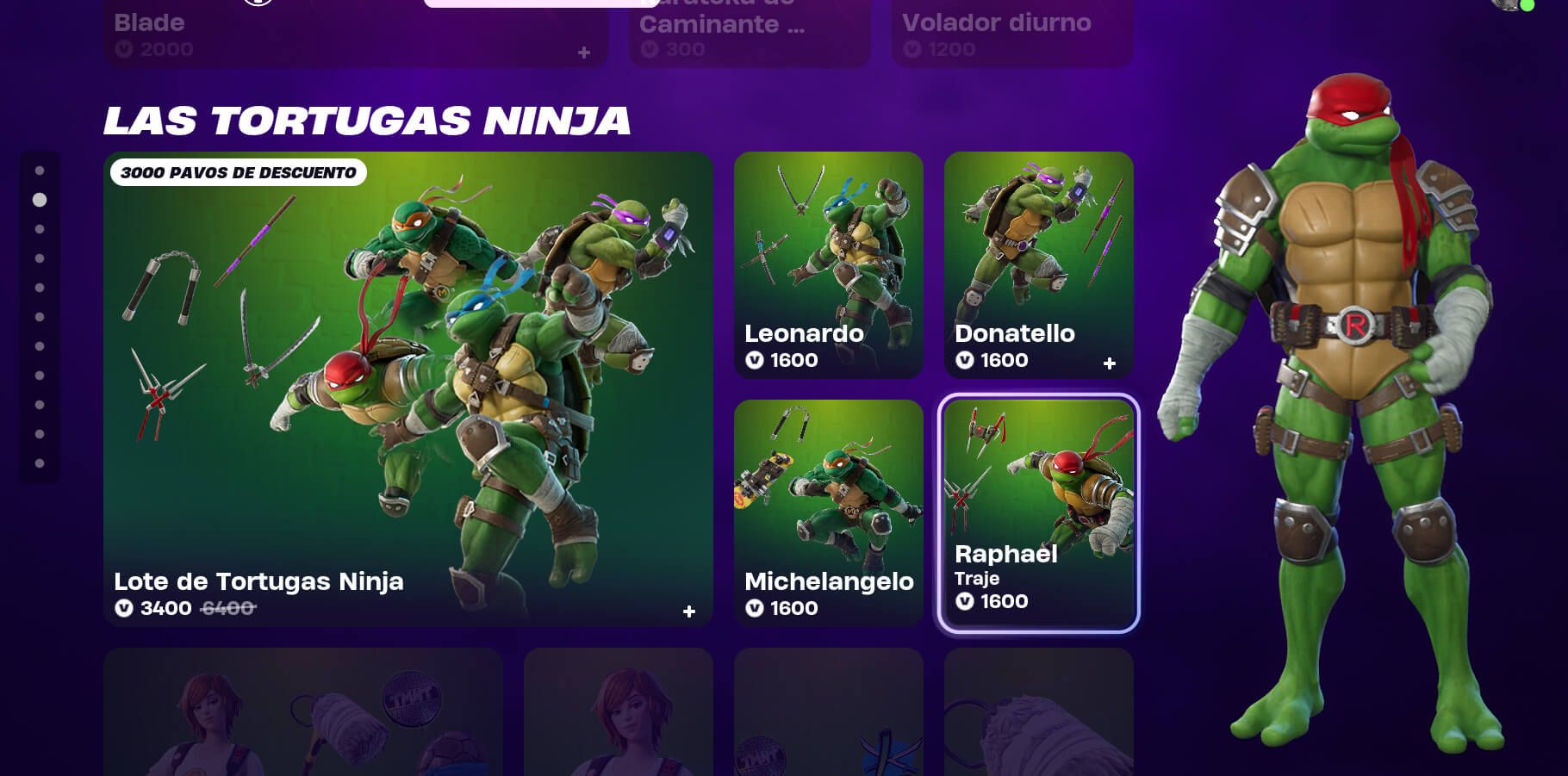The image size is (1568, 776).
Task: Click the V-bucks icon next to Leonardo's 1600 price
Action: [x=754, y=360]
